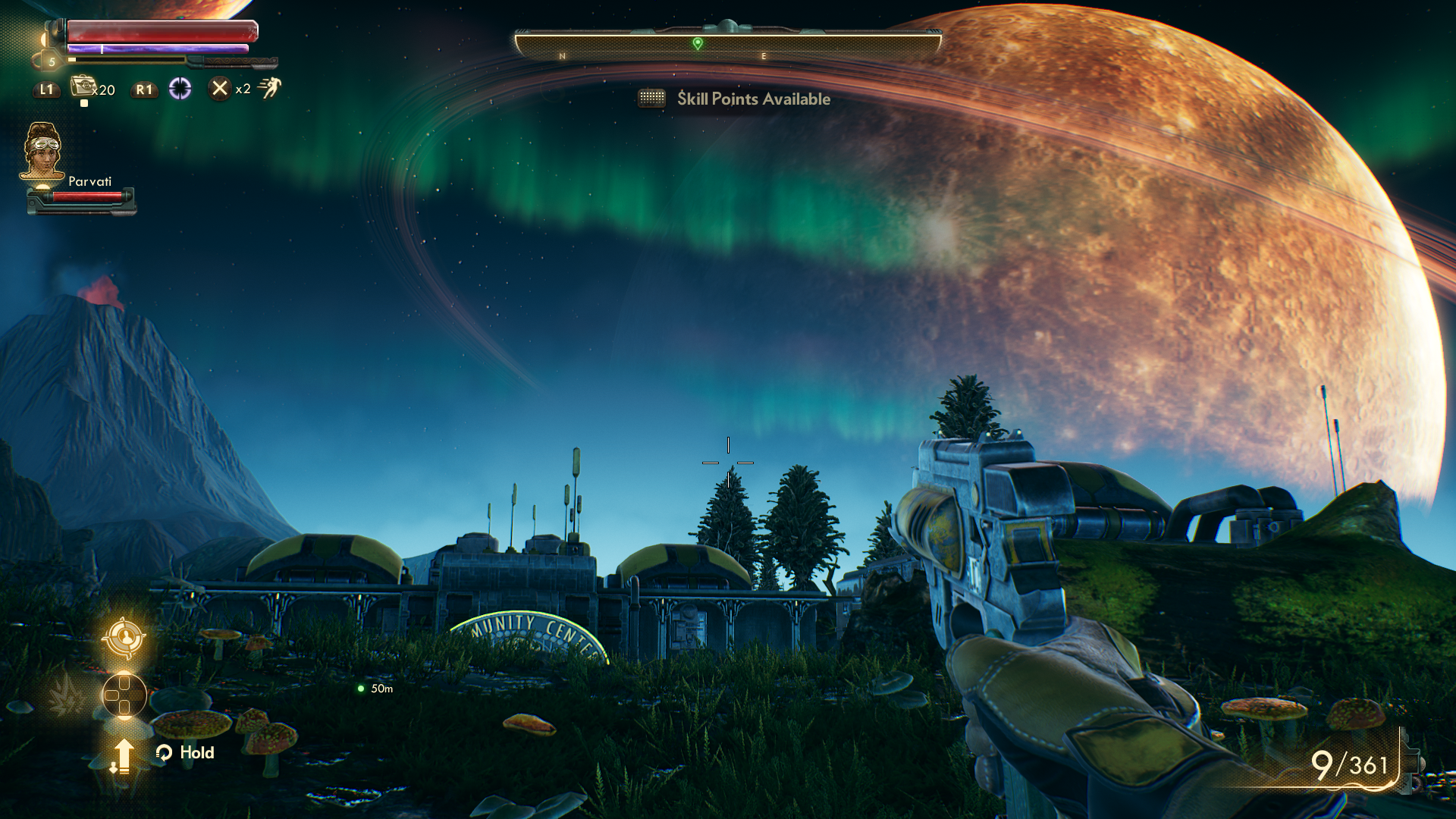Select the companion attack-target command icon
The image size is (1456, 819).
click(x=124, y=637)
